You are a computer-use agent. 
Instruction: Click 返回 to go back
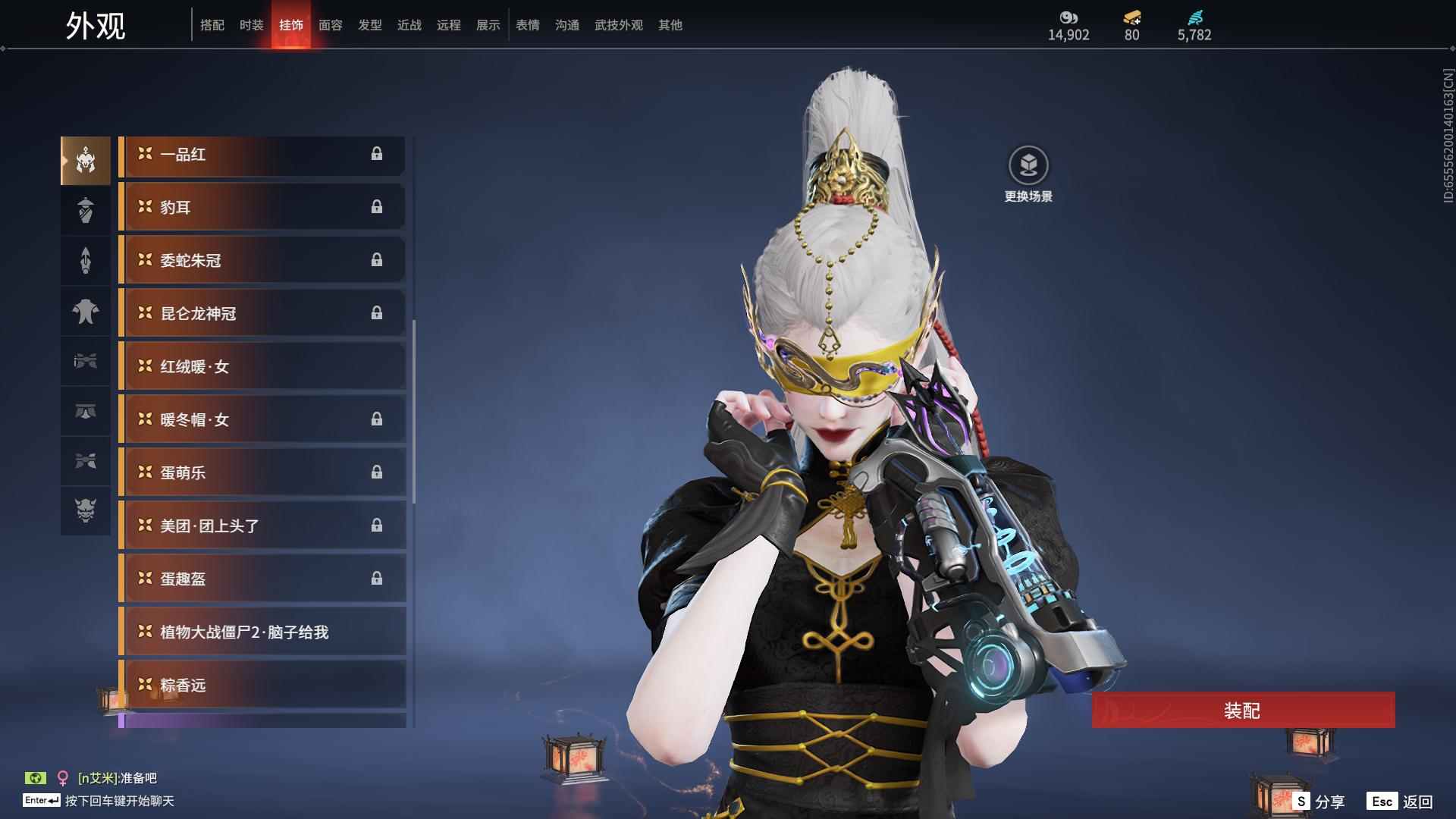tap(1401, 802)
